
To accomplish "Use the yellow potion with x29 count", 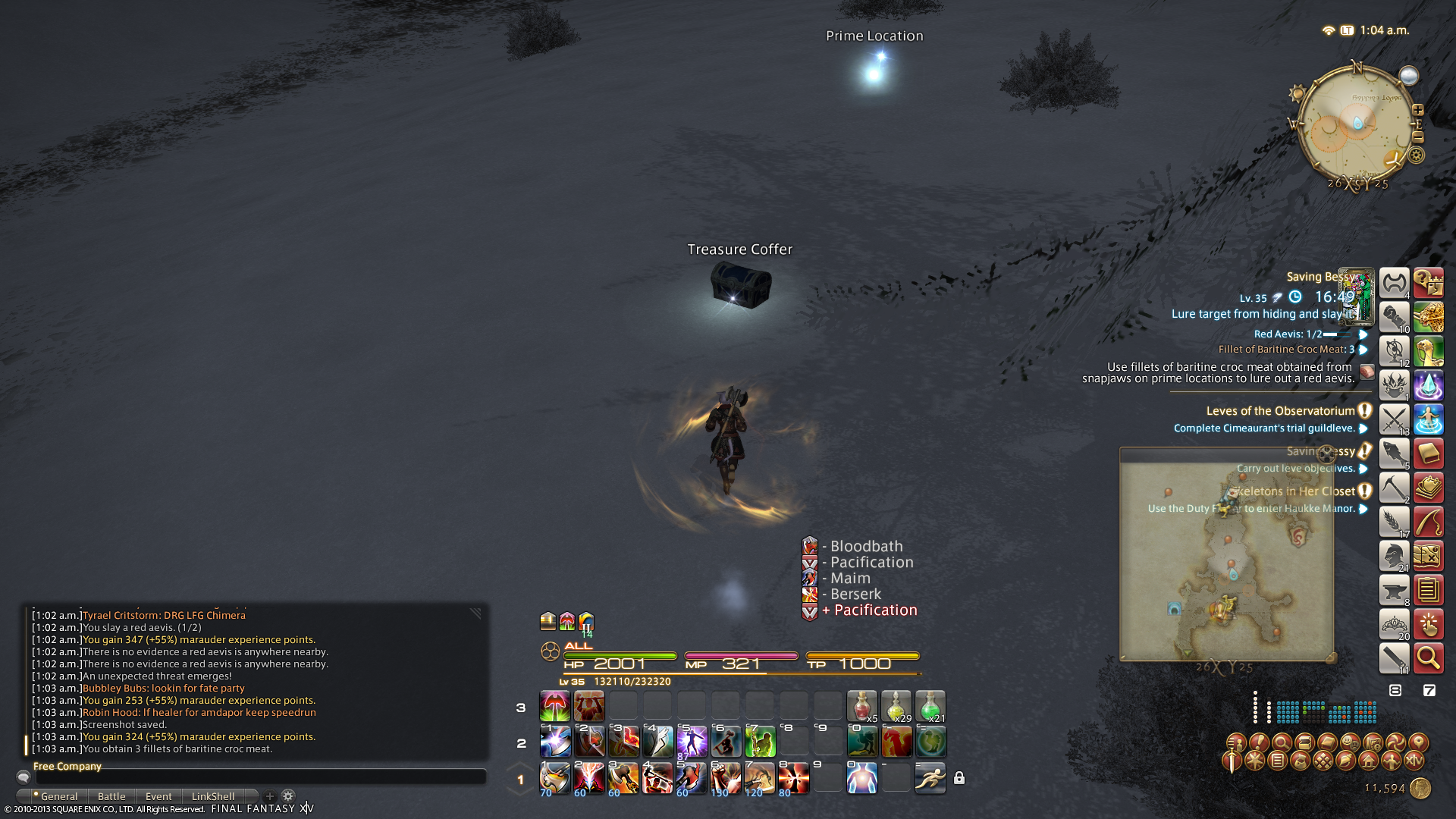I will tap(896, 706).
